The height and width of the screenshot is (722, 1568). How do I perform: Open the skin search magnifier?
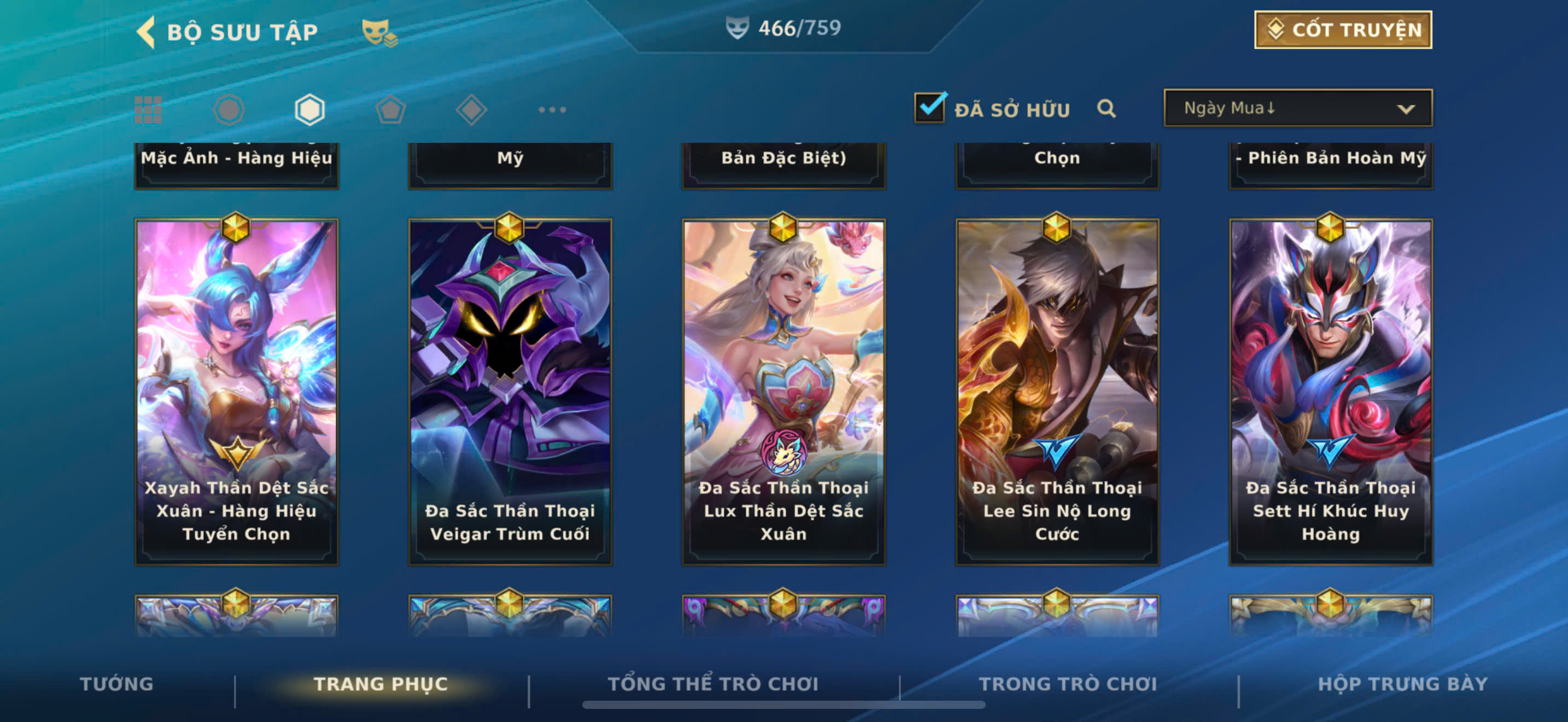pyautogui.click(x=1106, y=109)
